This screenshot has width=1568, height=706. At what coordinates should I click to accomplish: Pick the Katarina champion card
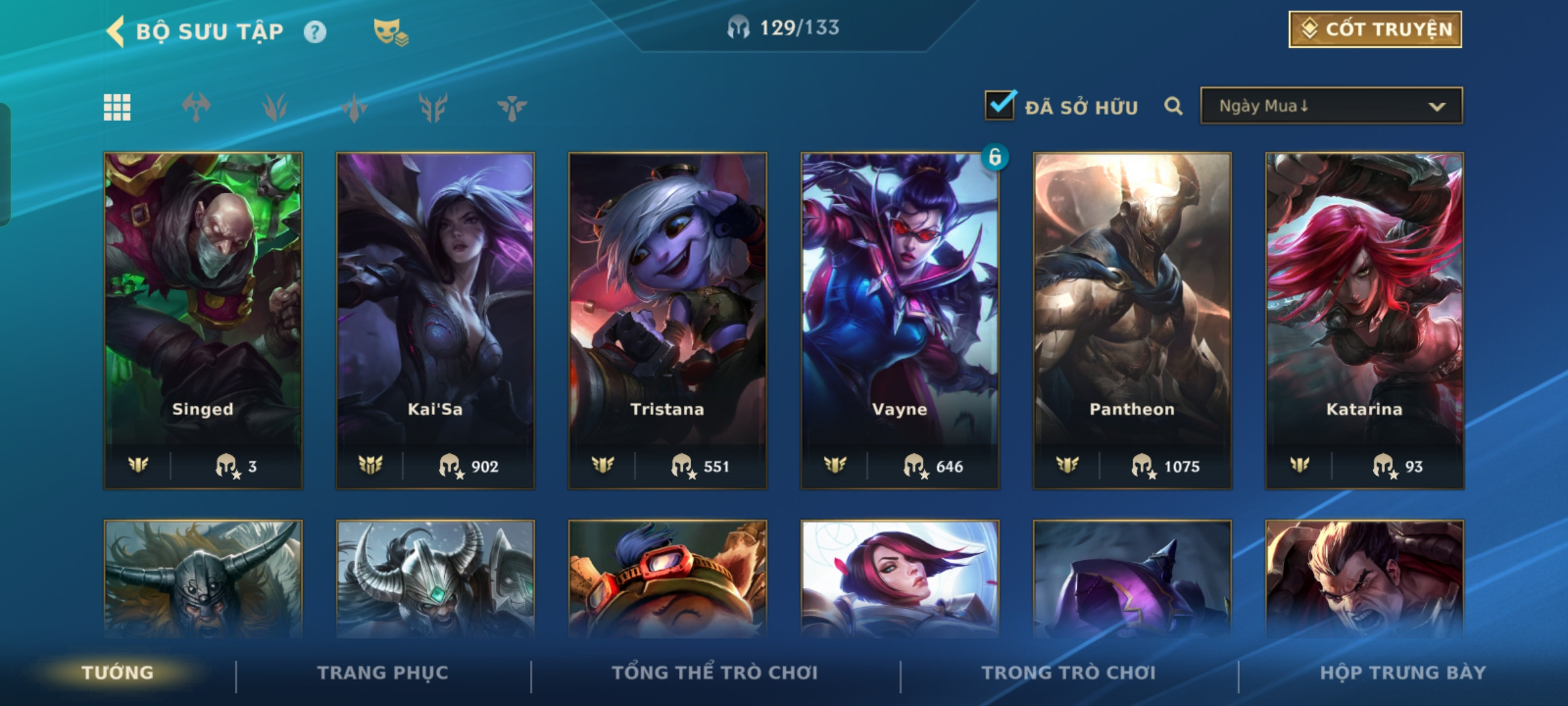click(1364, 320)
